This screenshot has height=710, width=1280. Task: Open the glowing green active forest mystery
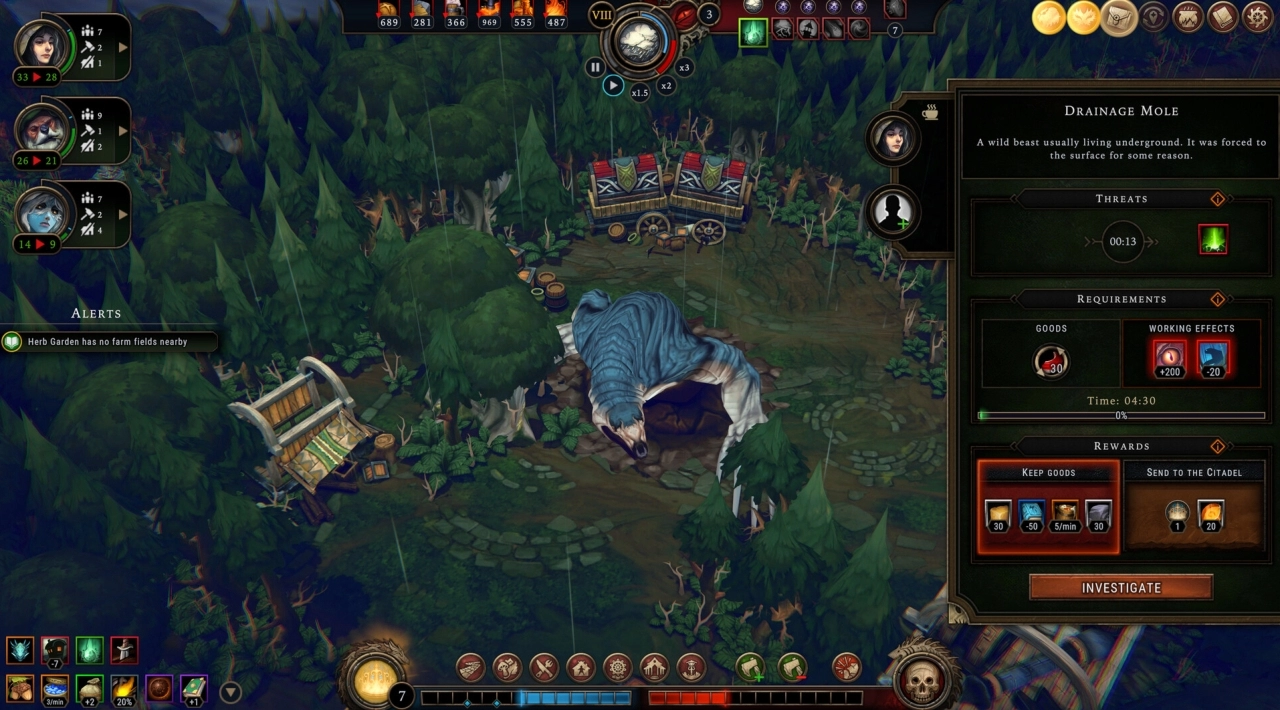(752, 32)
